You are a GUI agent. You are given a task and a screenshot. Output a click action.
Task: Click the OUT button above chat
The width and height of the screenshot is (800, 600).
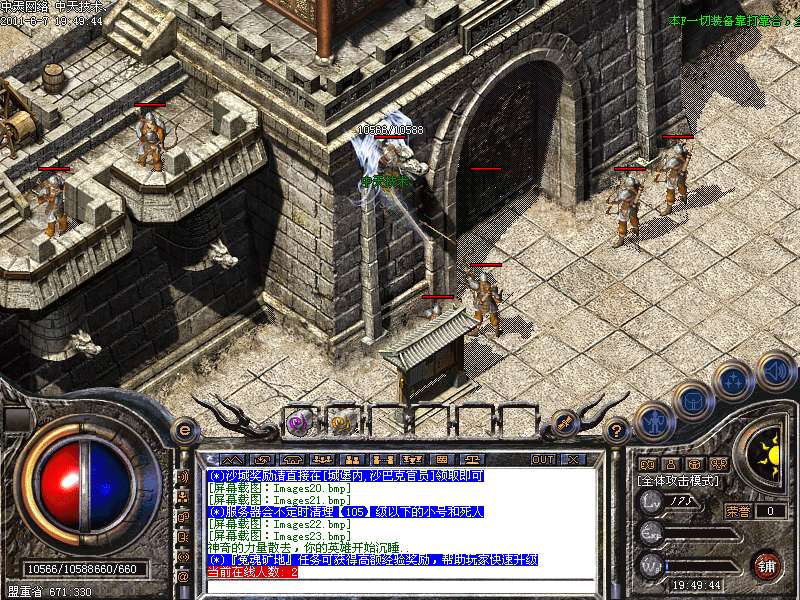[x=543, y=459]
